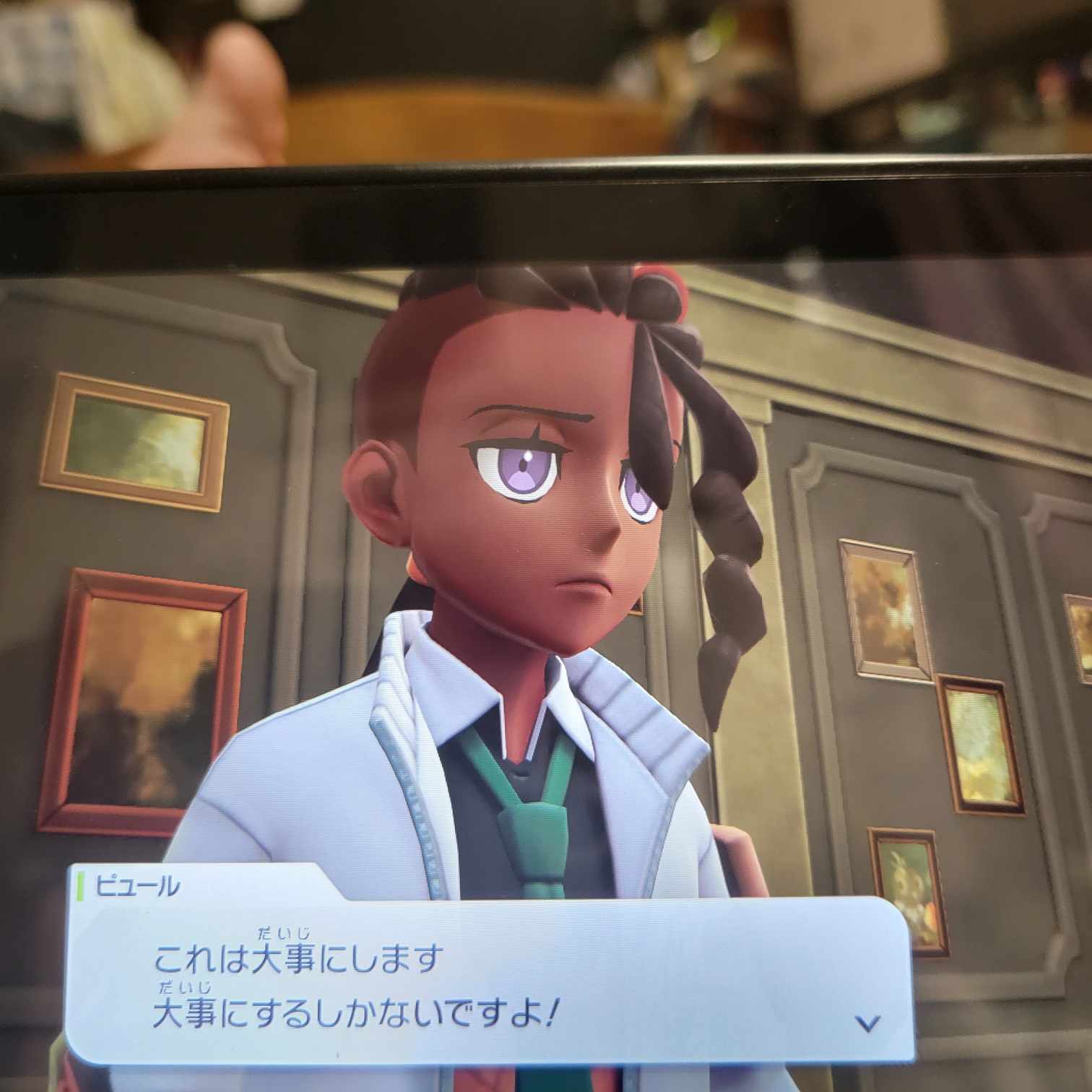Advance dialogue with the down-arrow indicator
The width and height of the screenshot is (1092, 1092).
(x=867, y=1022)
